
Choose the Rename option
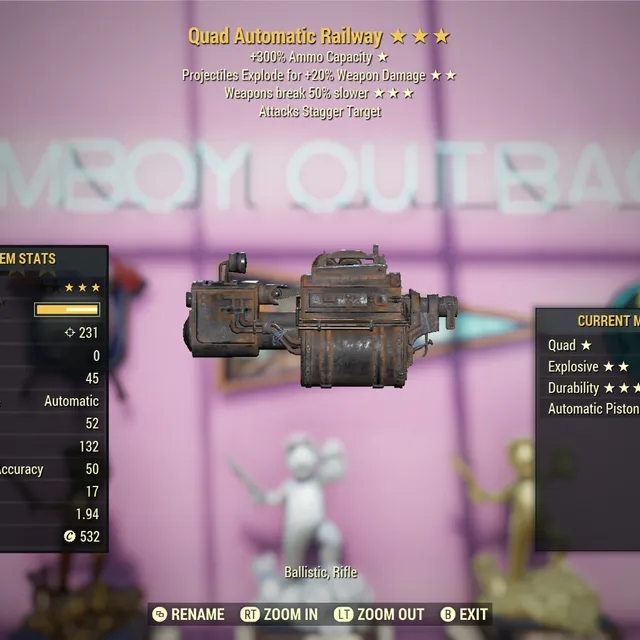[189, 614]
